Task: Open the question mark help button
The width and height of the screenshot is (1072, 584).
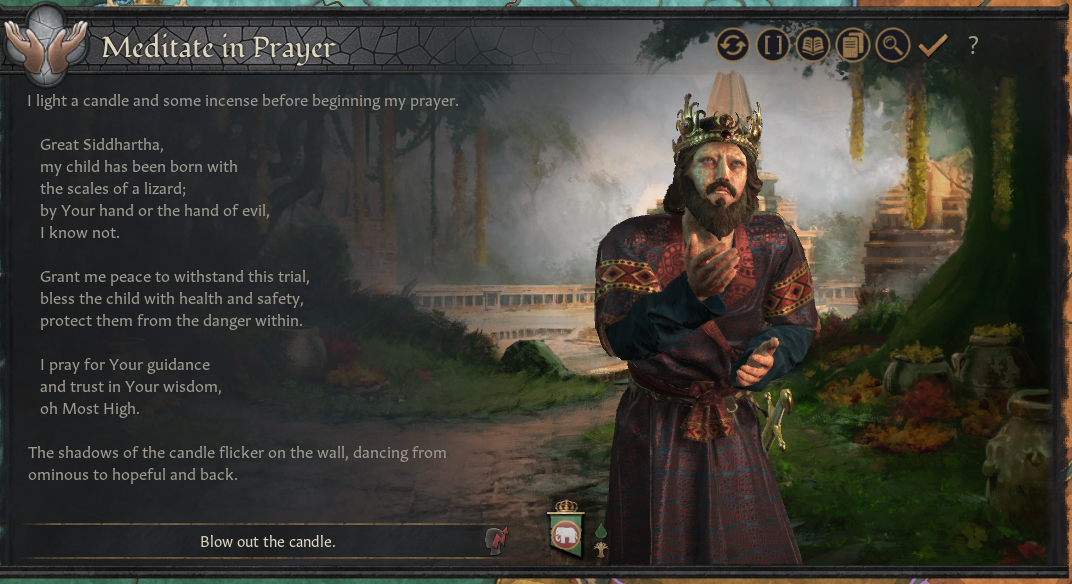Action: [973, 45]
